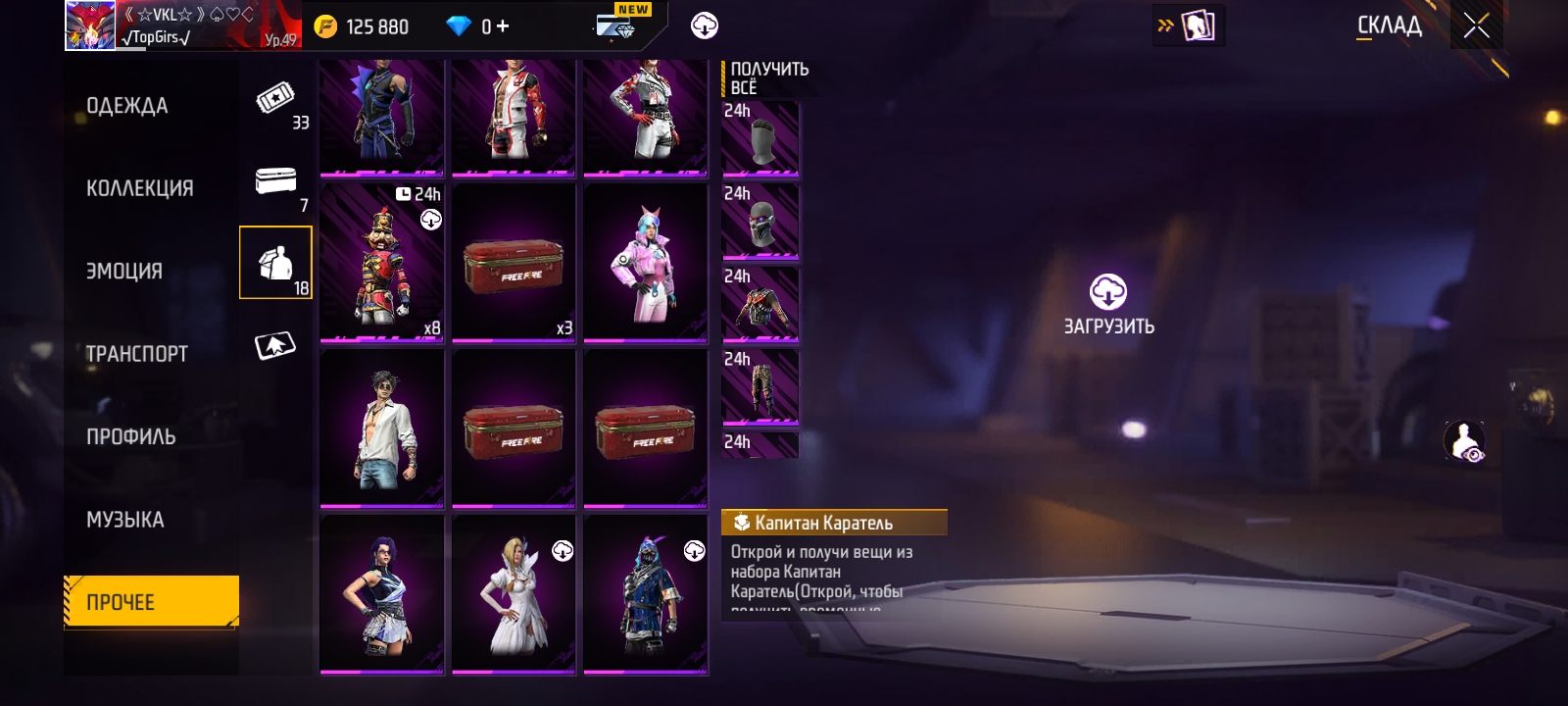Open the МУЗЫКА category
Screen dimensions: 1568x706
pos(124,520)
